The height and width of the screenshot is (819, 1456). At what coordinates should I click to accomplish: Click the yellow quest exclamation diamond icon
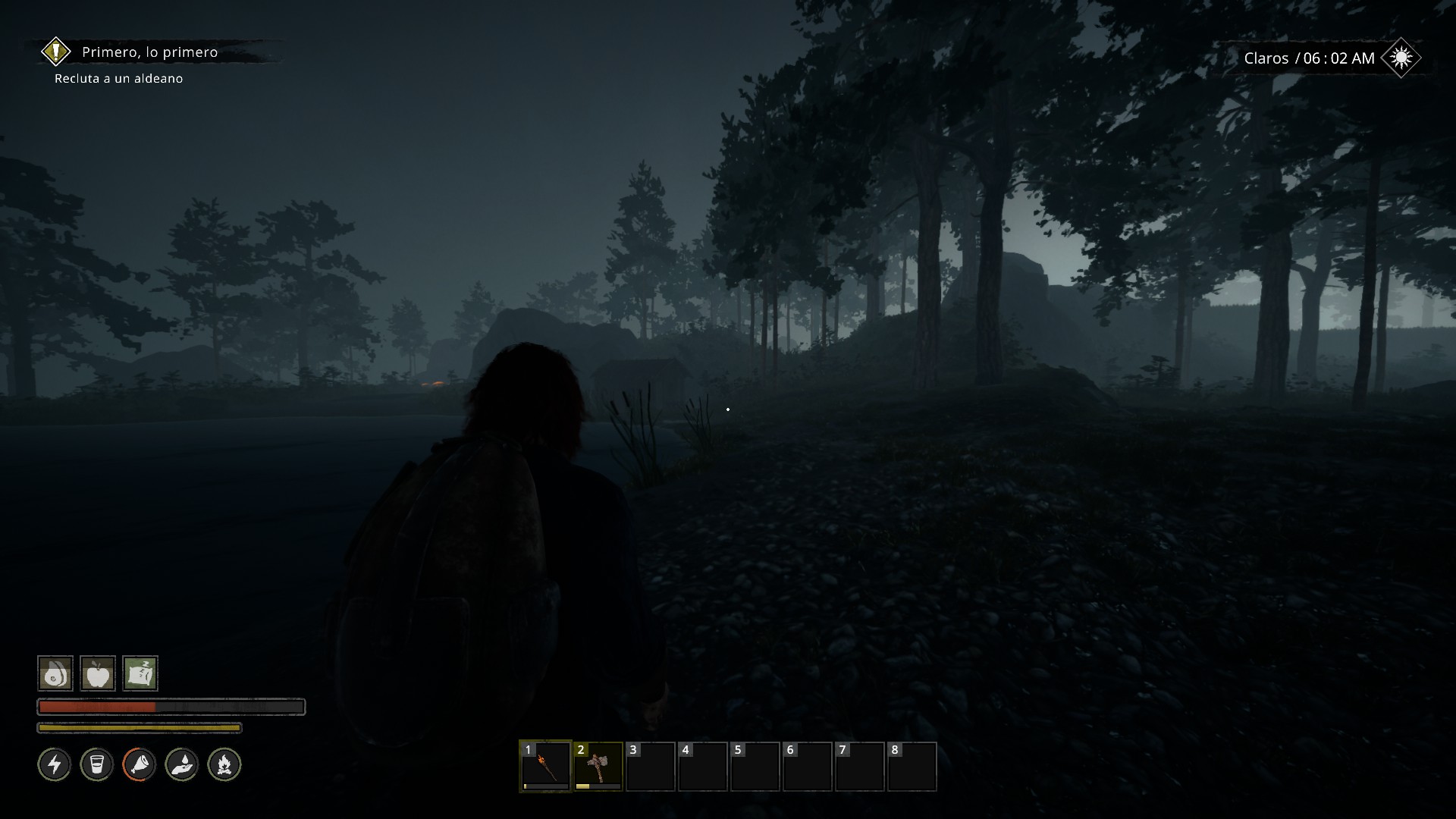point(55,52)
